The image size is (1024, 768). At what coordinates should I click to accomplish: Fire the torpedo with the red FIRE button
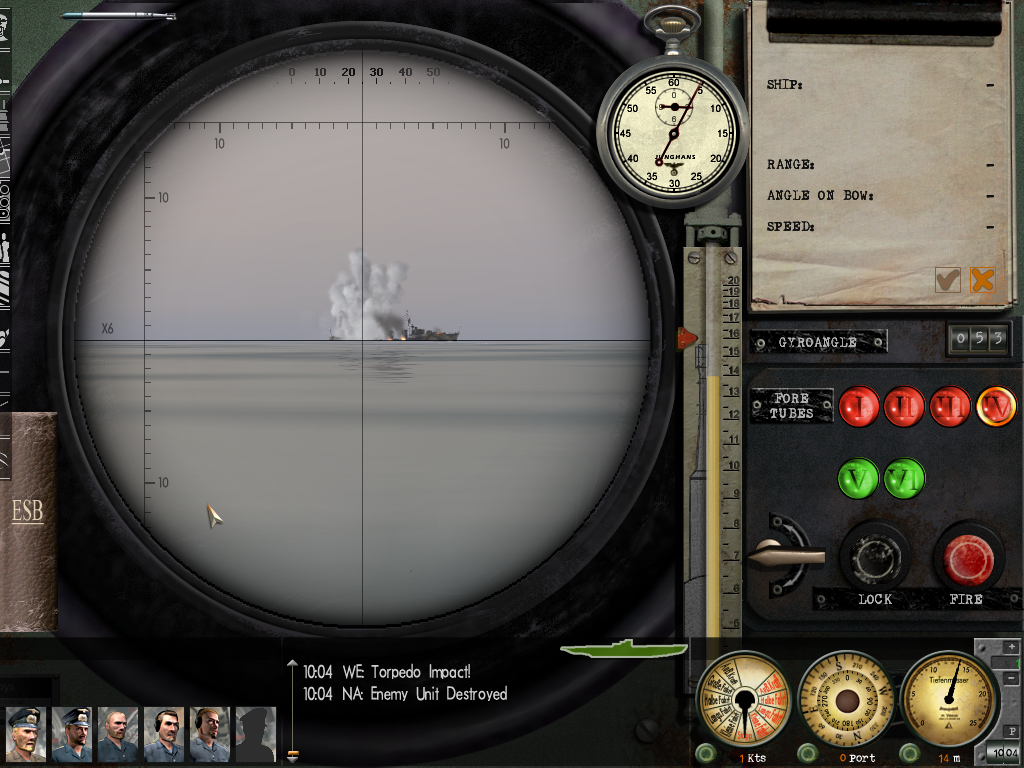(968, 559)
